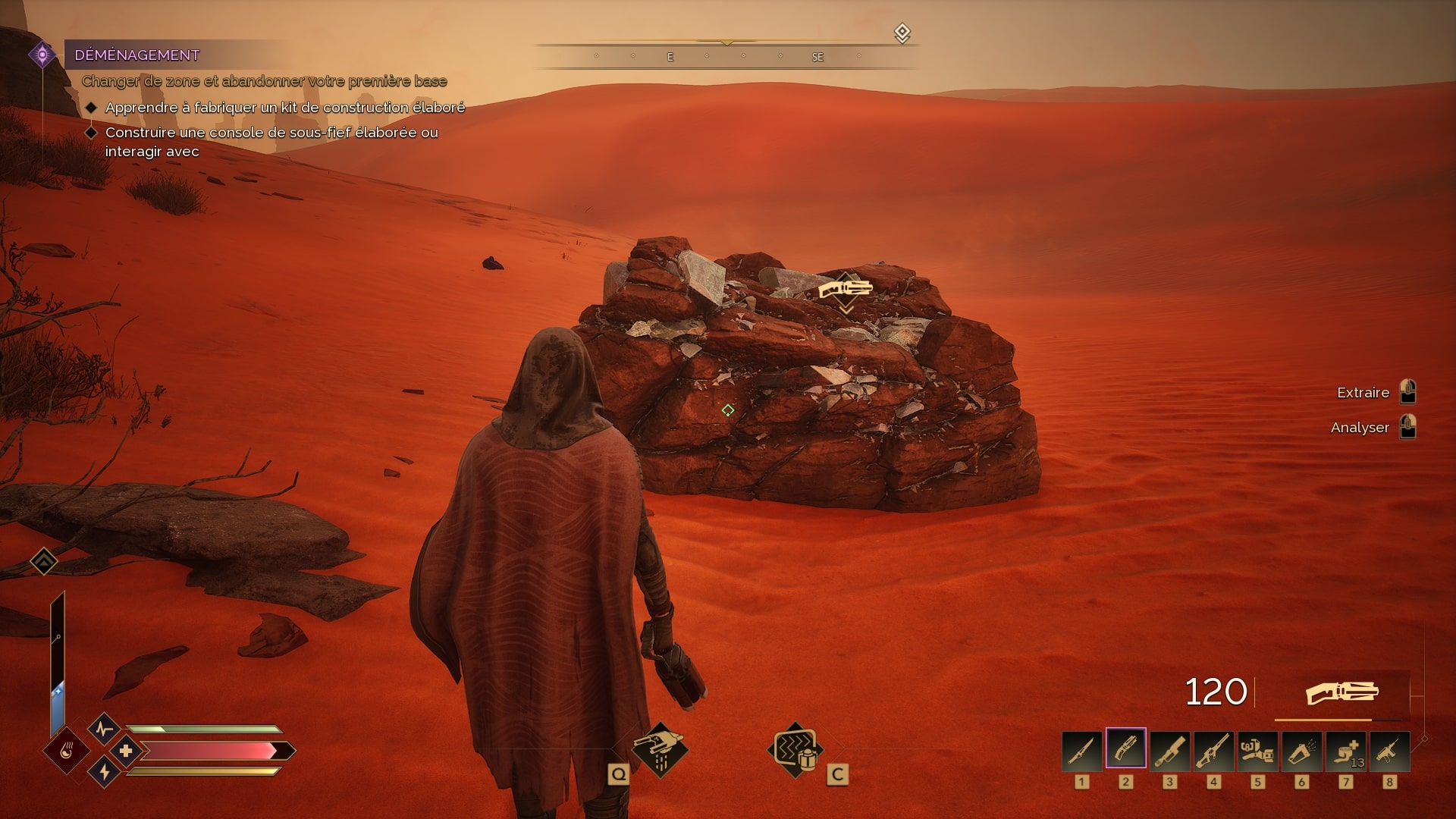Pick the spray tool in hotbar slot 6
Image resolution: width=1456 pixels, height=819 pixels.
point(1301,751)
